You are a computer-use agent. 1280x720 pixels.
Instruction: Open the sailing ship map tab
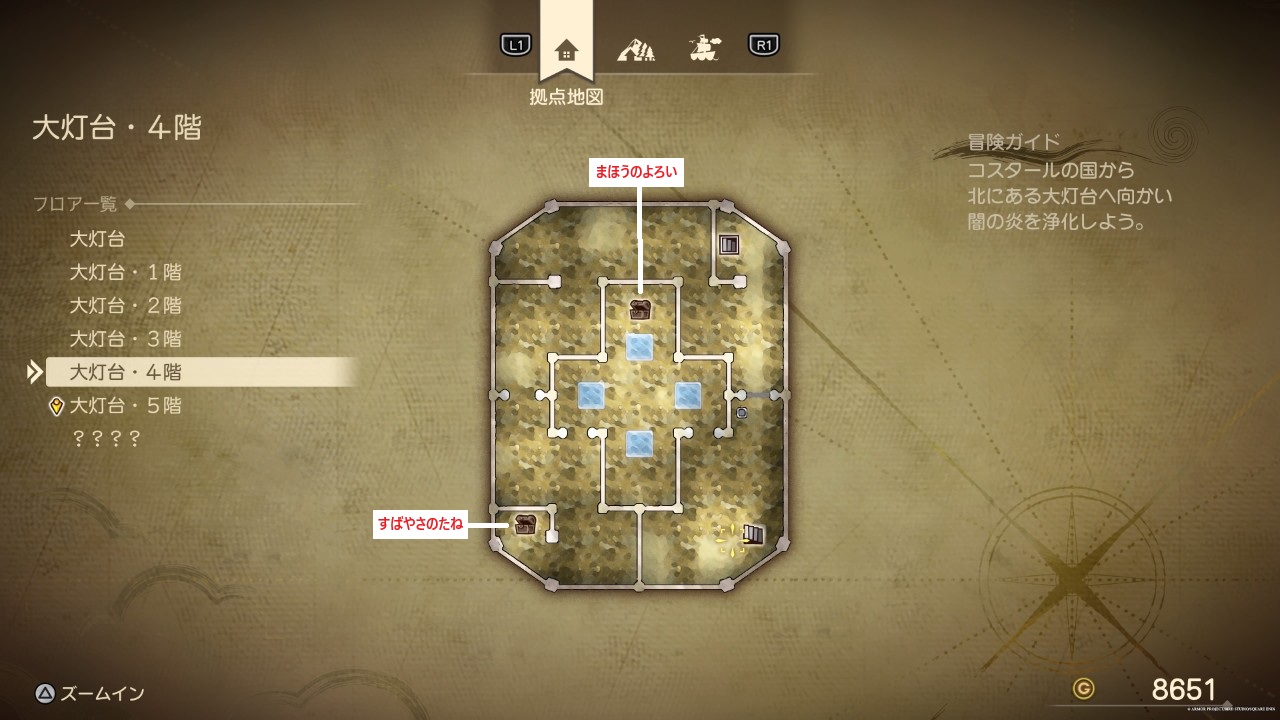tap(705, 47)
